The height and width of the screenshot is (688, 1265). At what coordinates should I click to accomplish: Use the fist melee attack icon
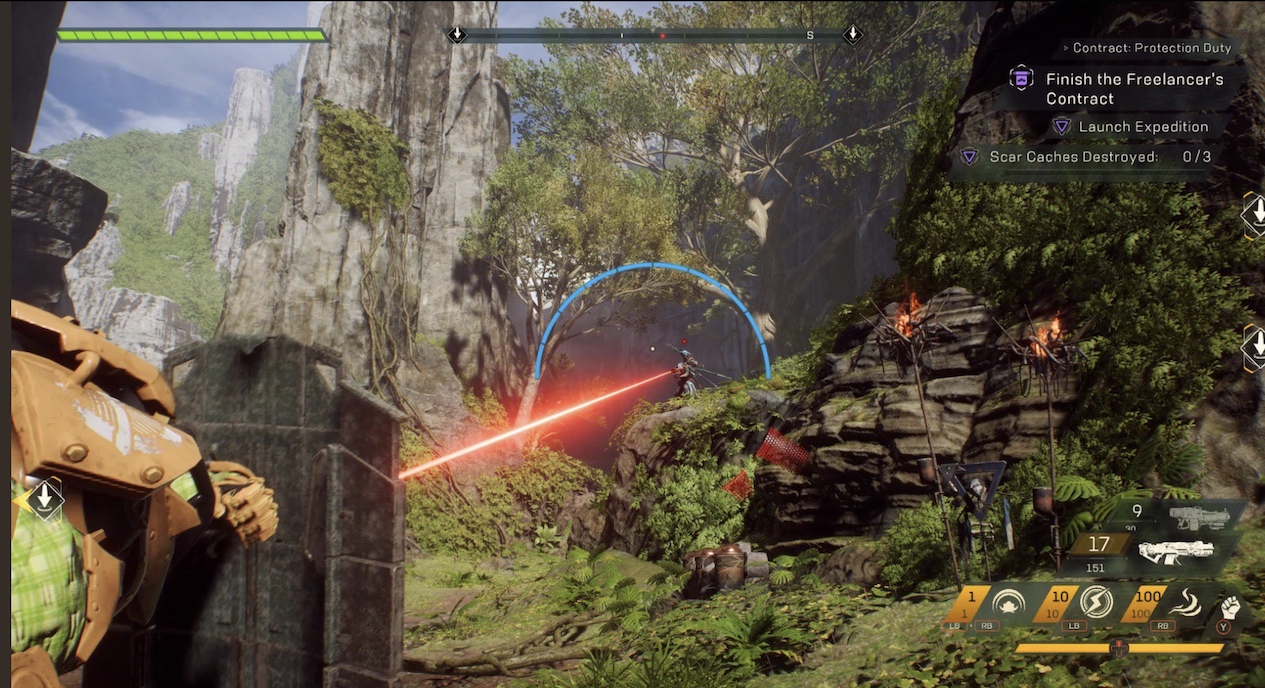pyautogui.click(x=1229, y=607)
